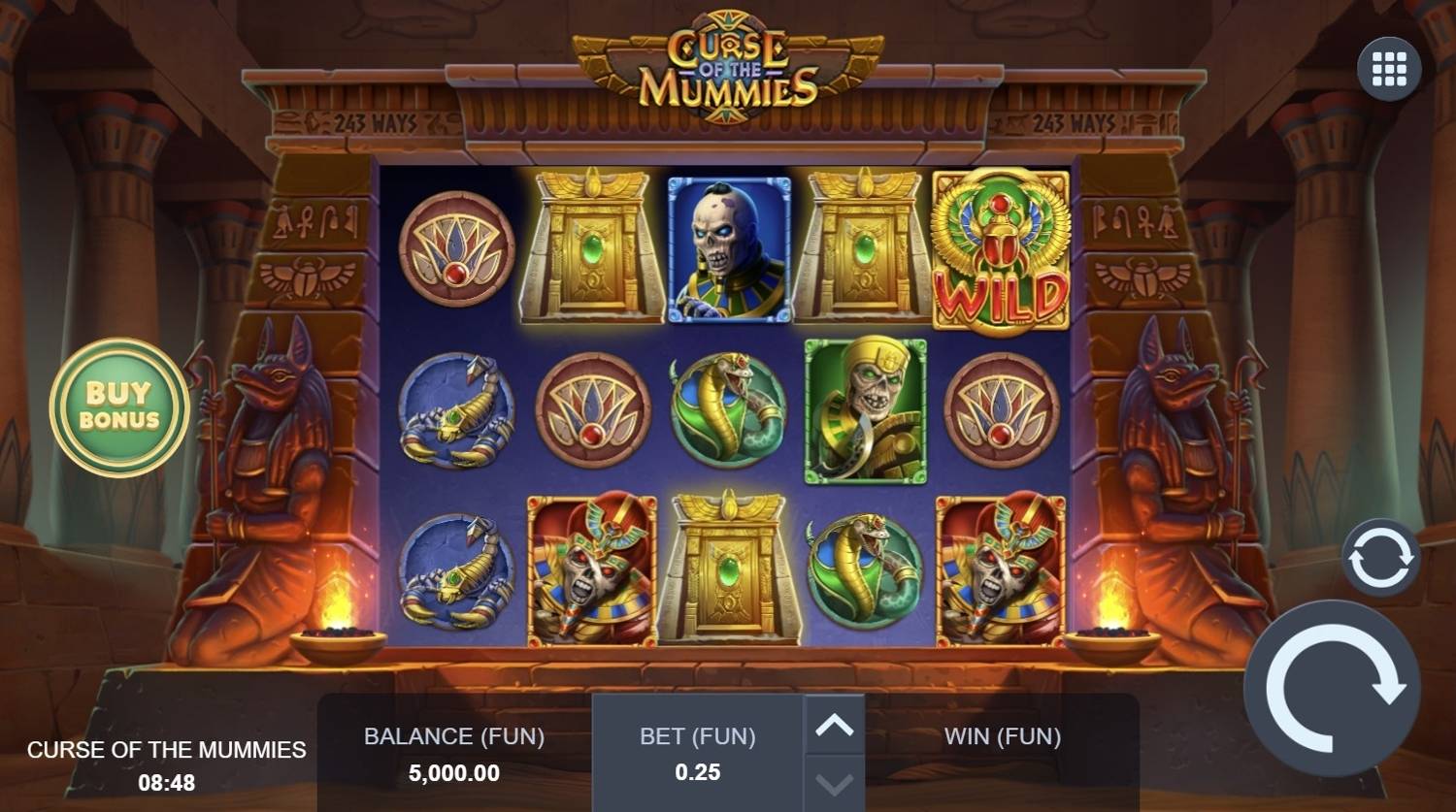This screenshot has height=812, width=1456.
Task: Click the green-eyed mummy warrior symbol
Action: click(866, 409)
